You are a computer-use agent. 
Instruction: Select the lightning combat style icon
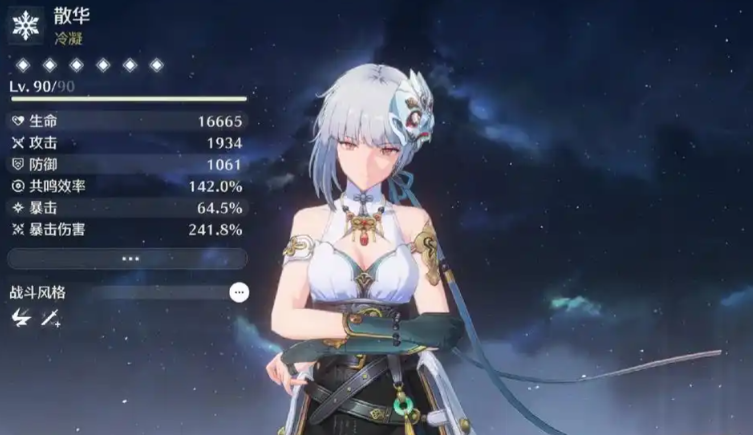[x=20, y=318]
